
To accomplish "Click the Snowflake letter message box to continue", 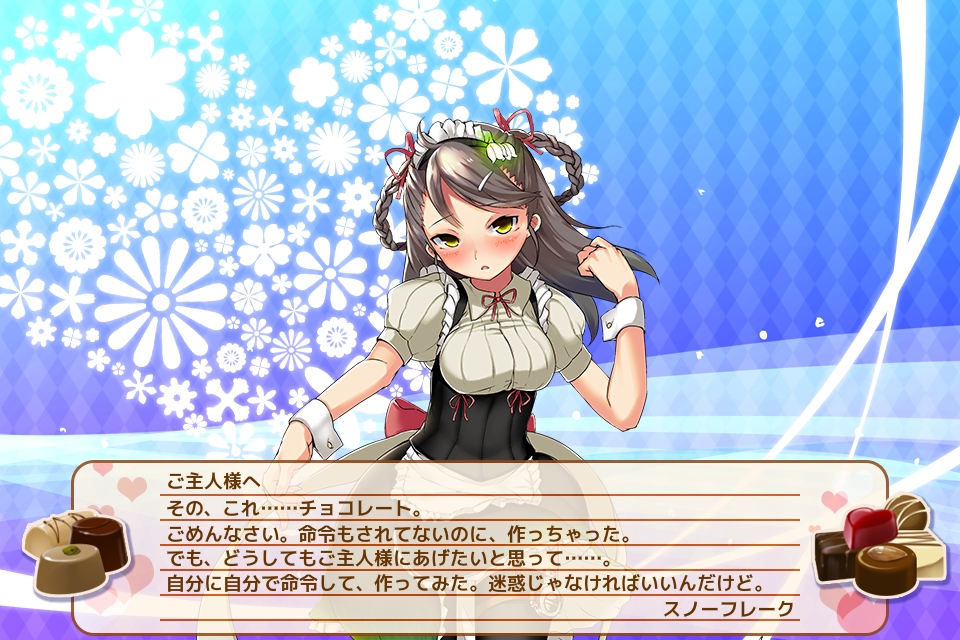I will pyautogui.click(x=480, y=545).
